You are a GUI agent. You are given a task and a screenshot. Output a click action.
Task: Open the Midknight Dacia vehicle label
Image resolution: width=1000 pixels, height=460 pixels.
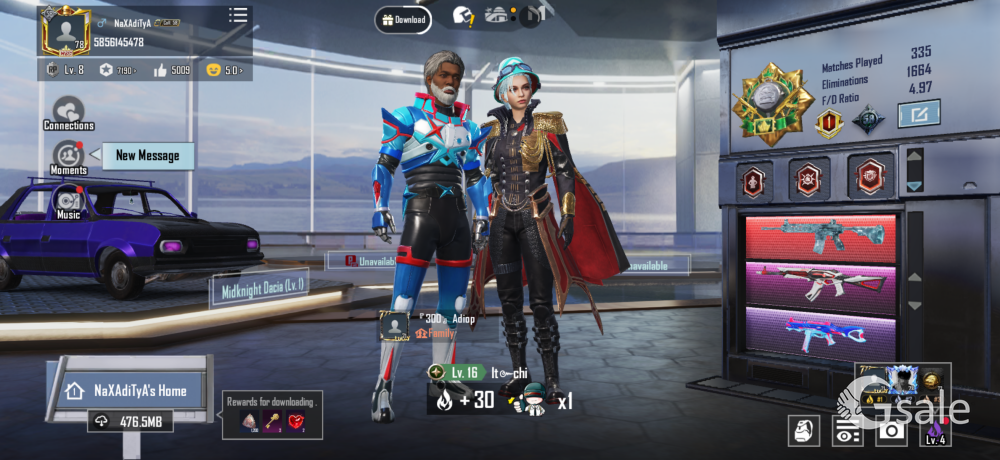pyautogui.click(x=258, y=289)
